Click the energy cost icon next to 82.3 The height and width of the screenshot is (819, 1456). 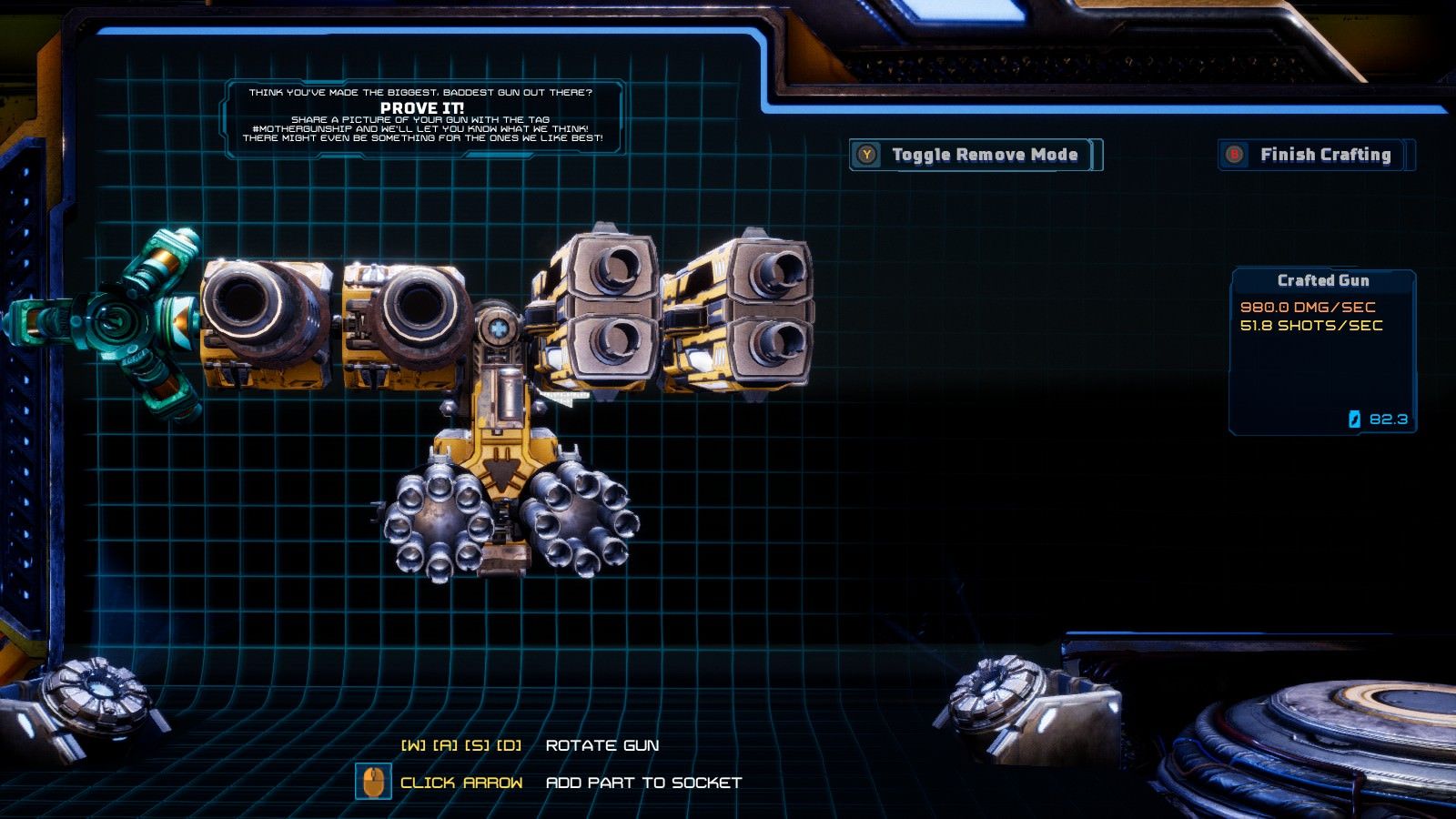click(1354, 420)
